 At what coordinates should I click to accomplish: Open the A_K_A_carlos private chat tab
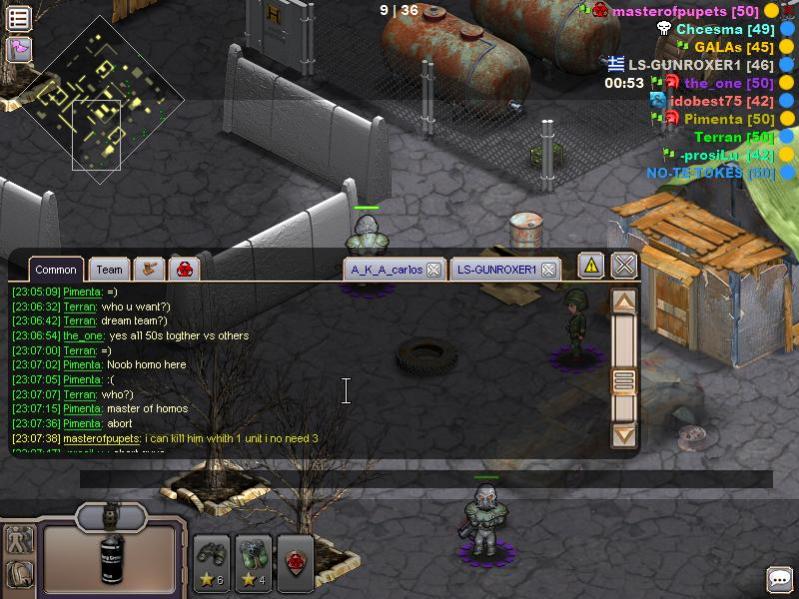coord(386,269)
